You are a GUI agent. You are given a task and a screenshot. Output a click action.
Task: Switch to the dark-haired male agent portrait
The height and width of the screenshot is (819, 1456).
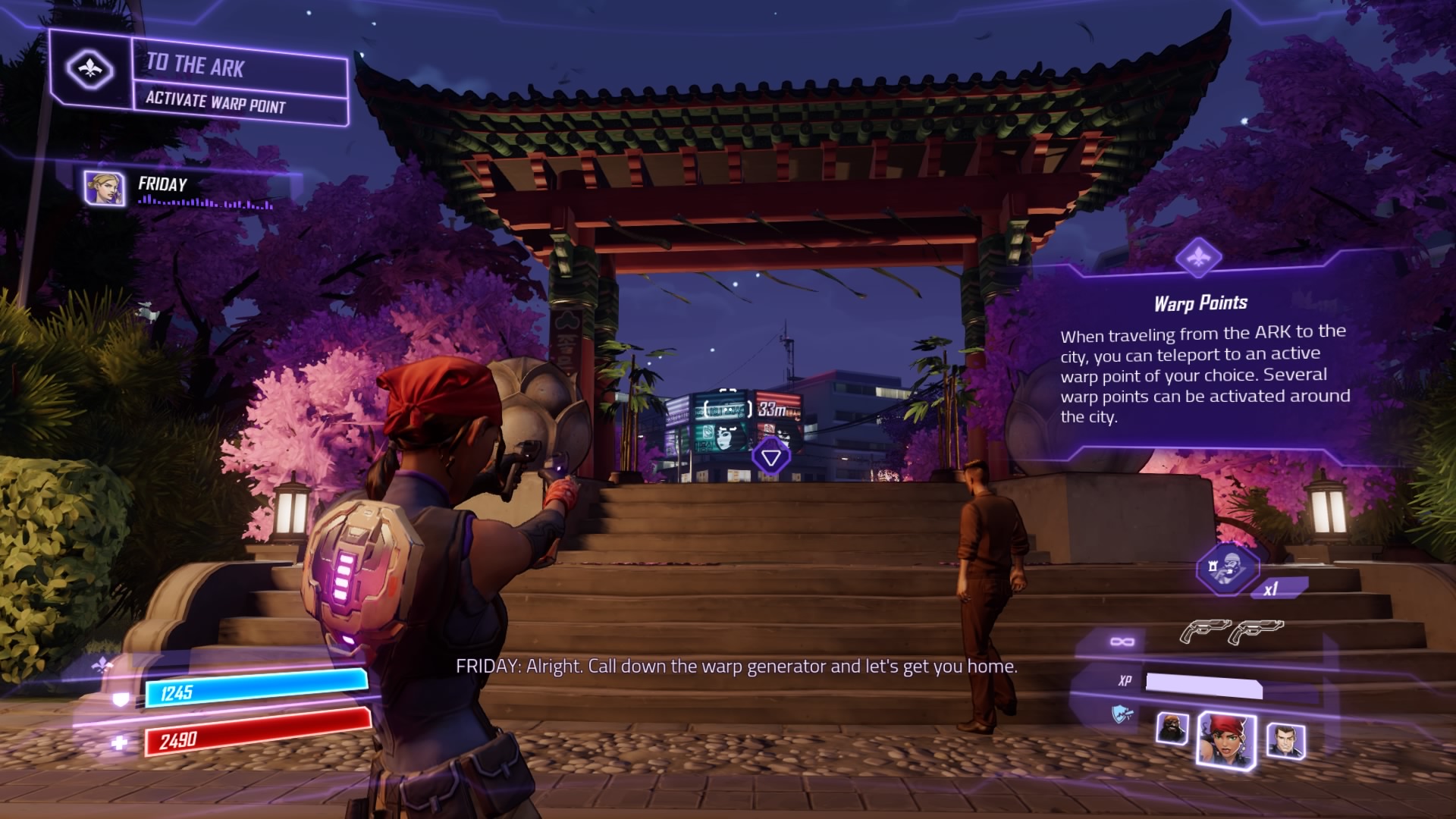(x=1285, y=741)
